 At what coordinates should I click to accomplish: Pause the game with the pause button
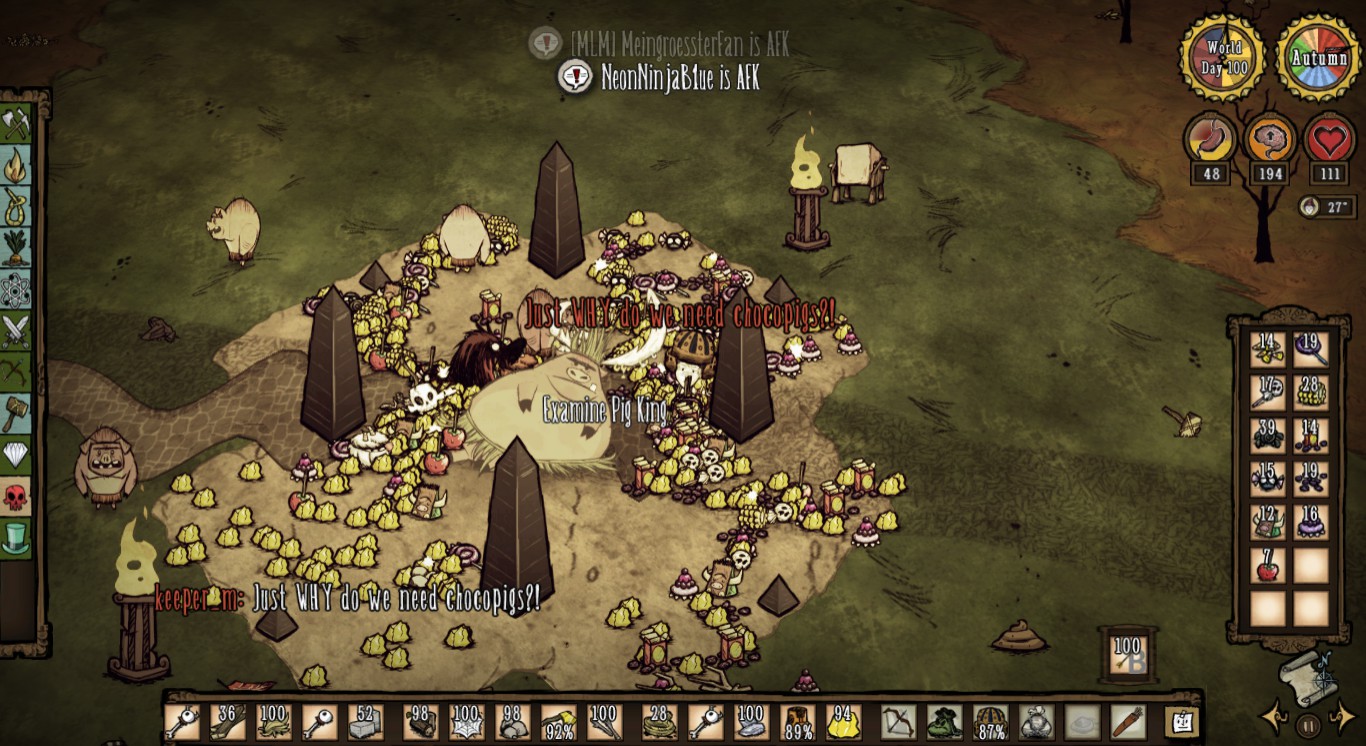click(x=1307, y=723)
